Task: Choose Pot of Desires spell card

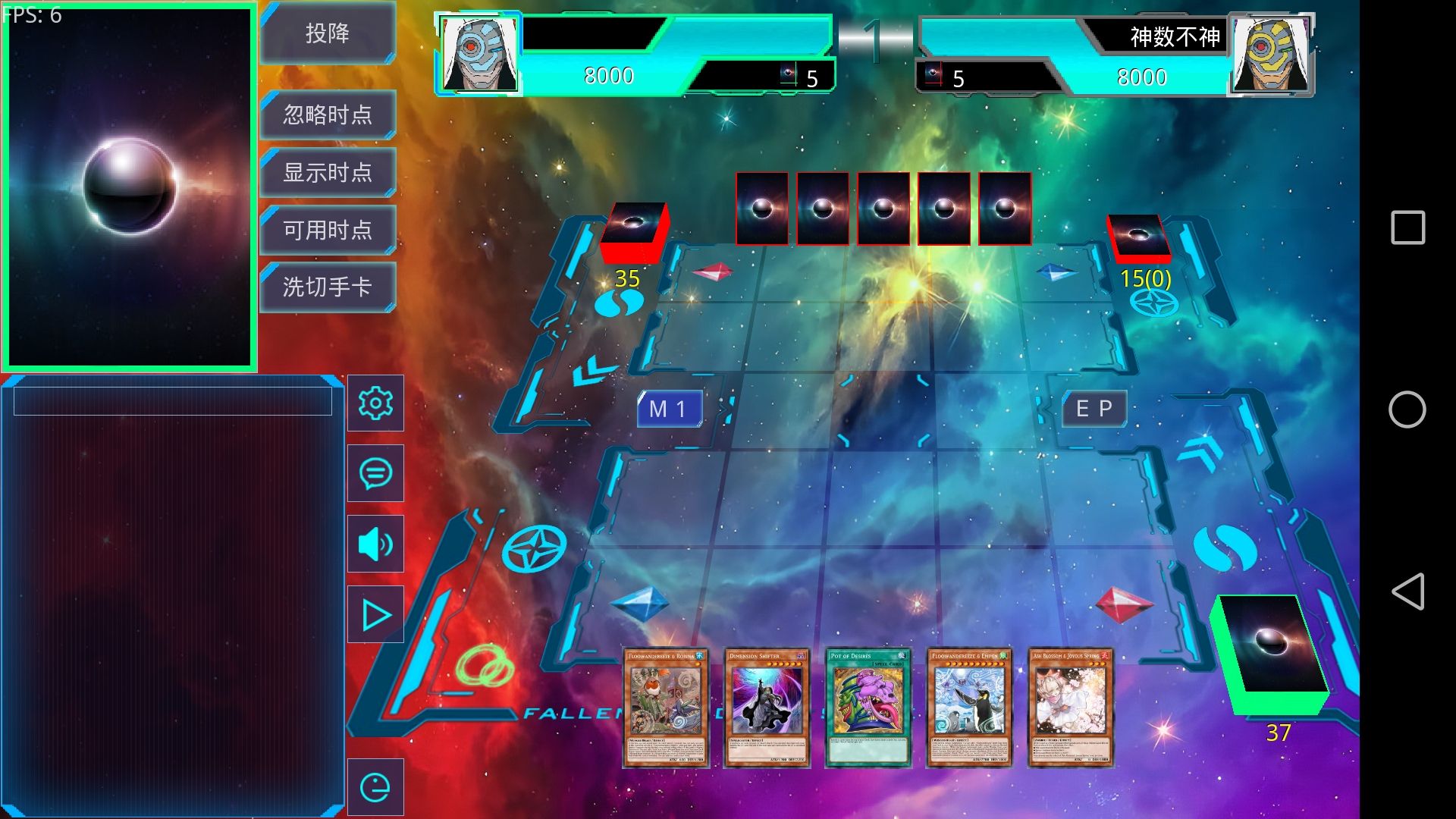Action: (x=868, y=707)
